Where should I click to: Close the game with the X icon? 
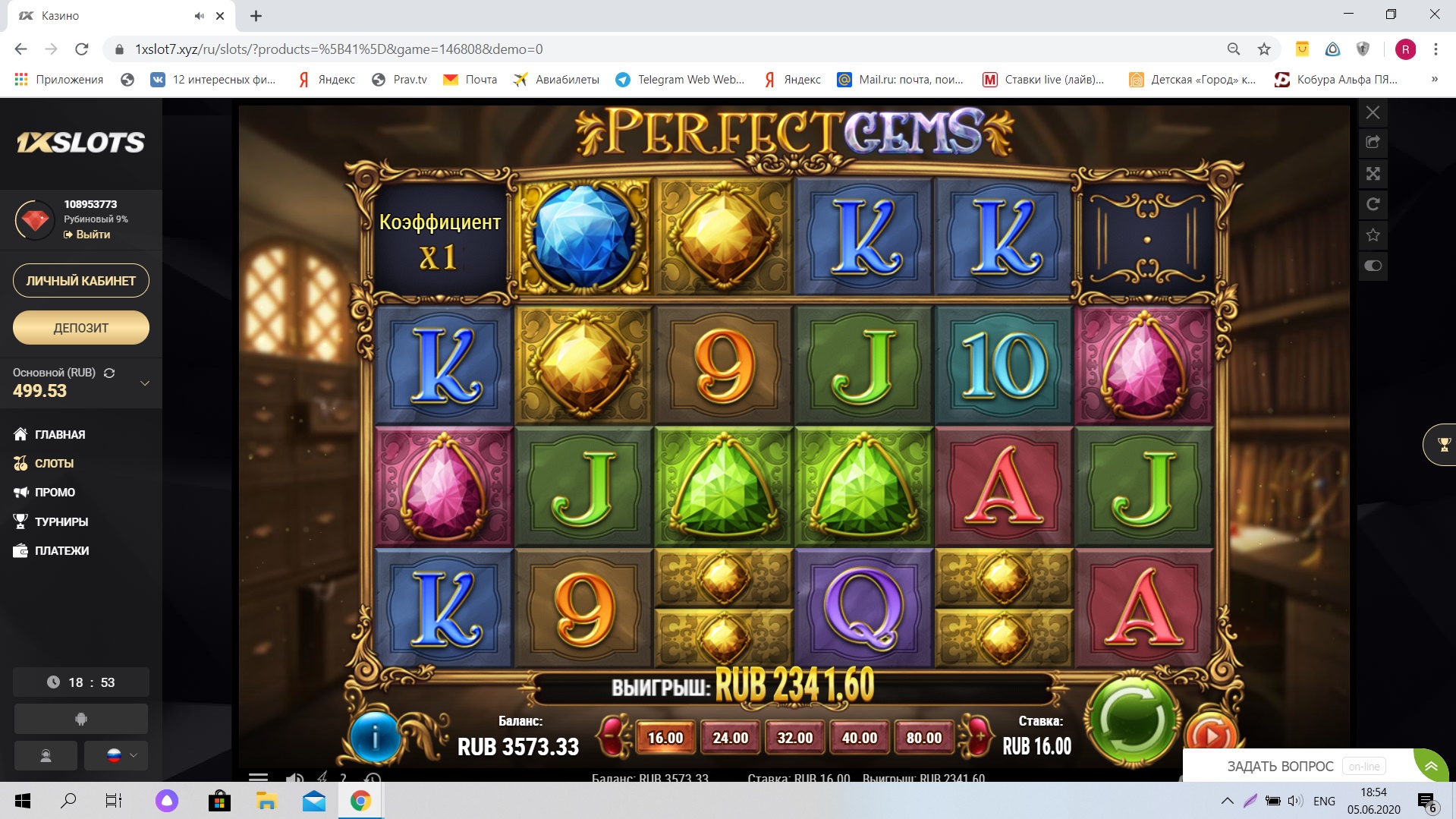(1373, 113)
